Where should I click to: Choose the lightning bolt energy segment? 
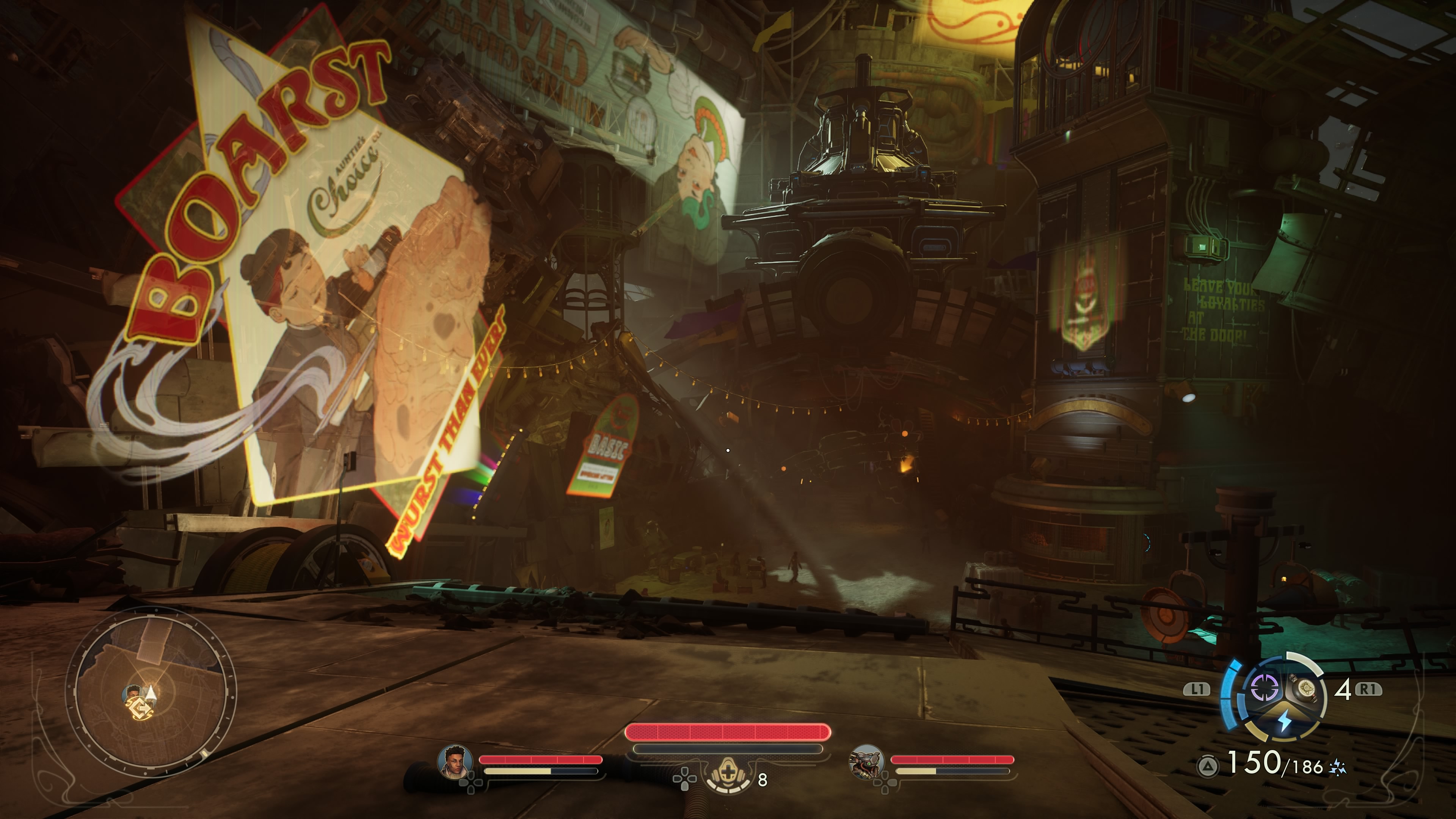tap(1285, 721)
